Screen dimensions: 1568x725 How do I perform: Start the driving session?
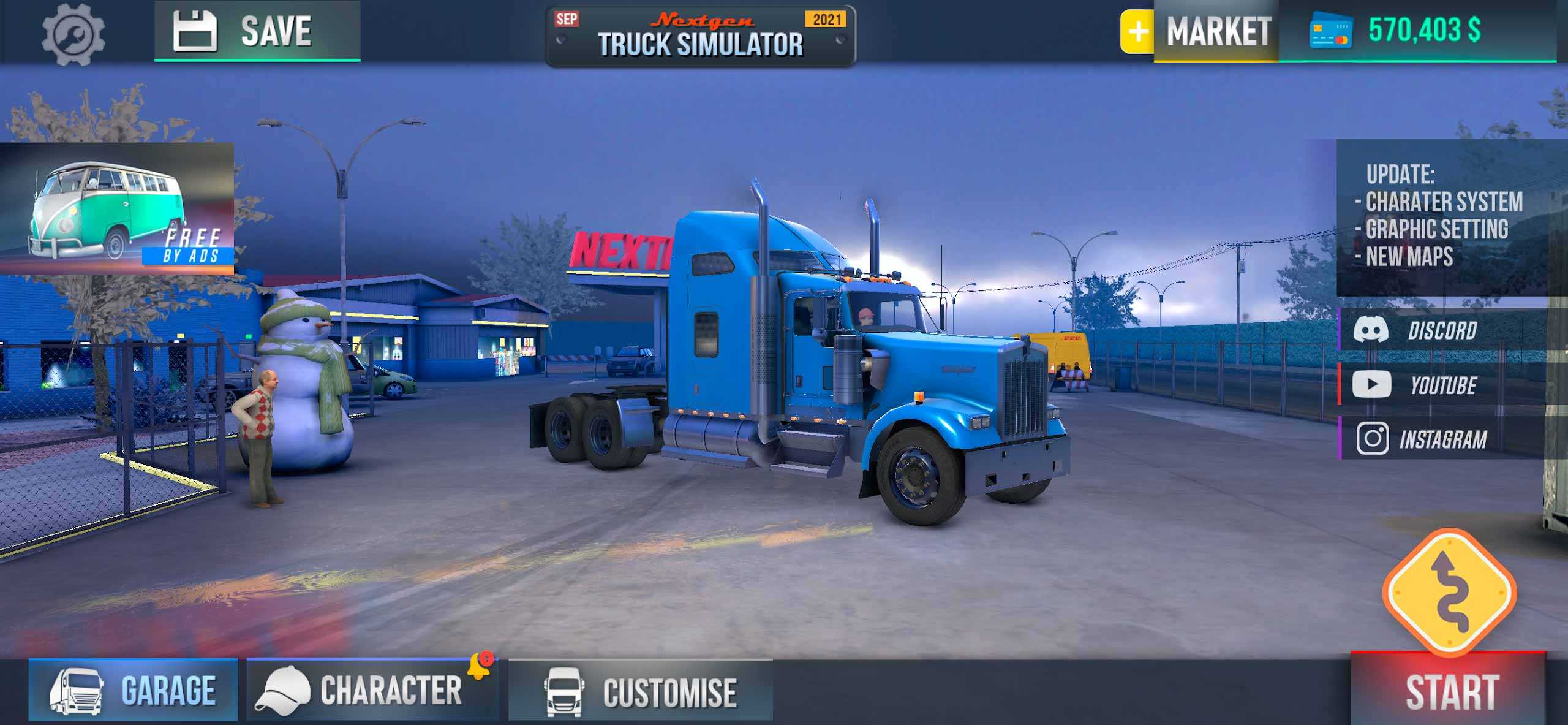pos(1449,691)
